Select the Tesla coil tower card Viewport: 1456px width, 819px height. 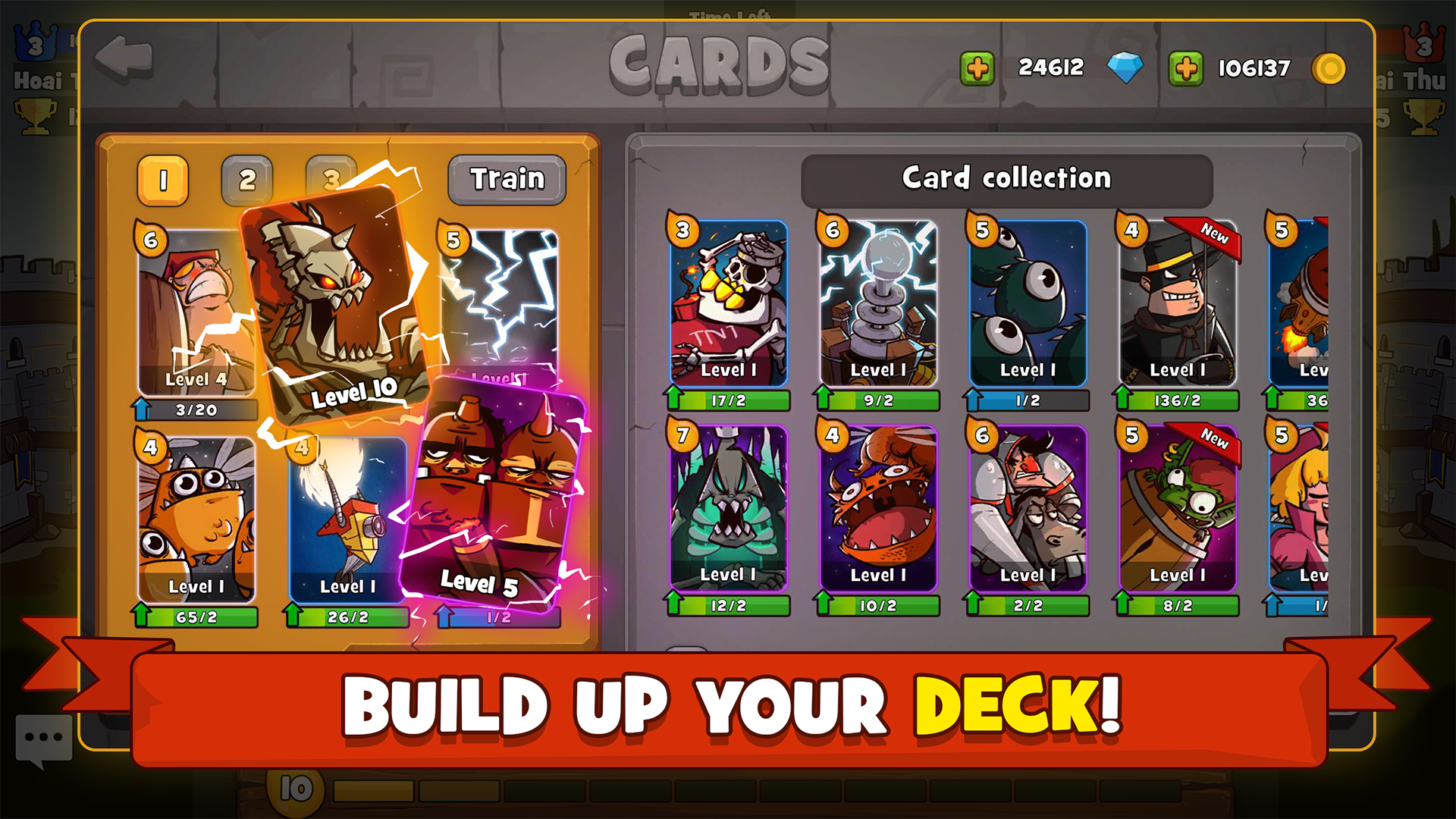(876, 303)
